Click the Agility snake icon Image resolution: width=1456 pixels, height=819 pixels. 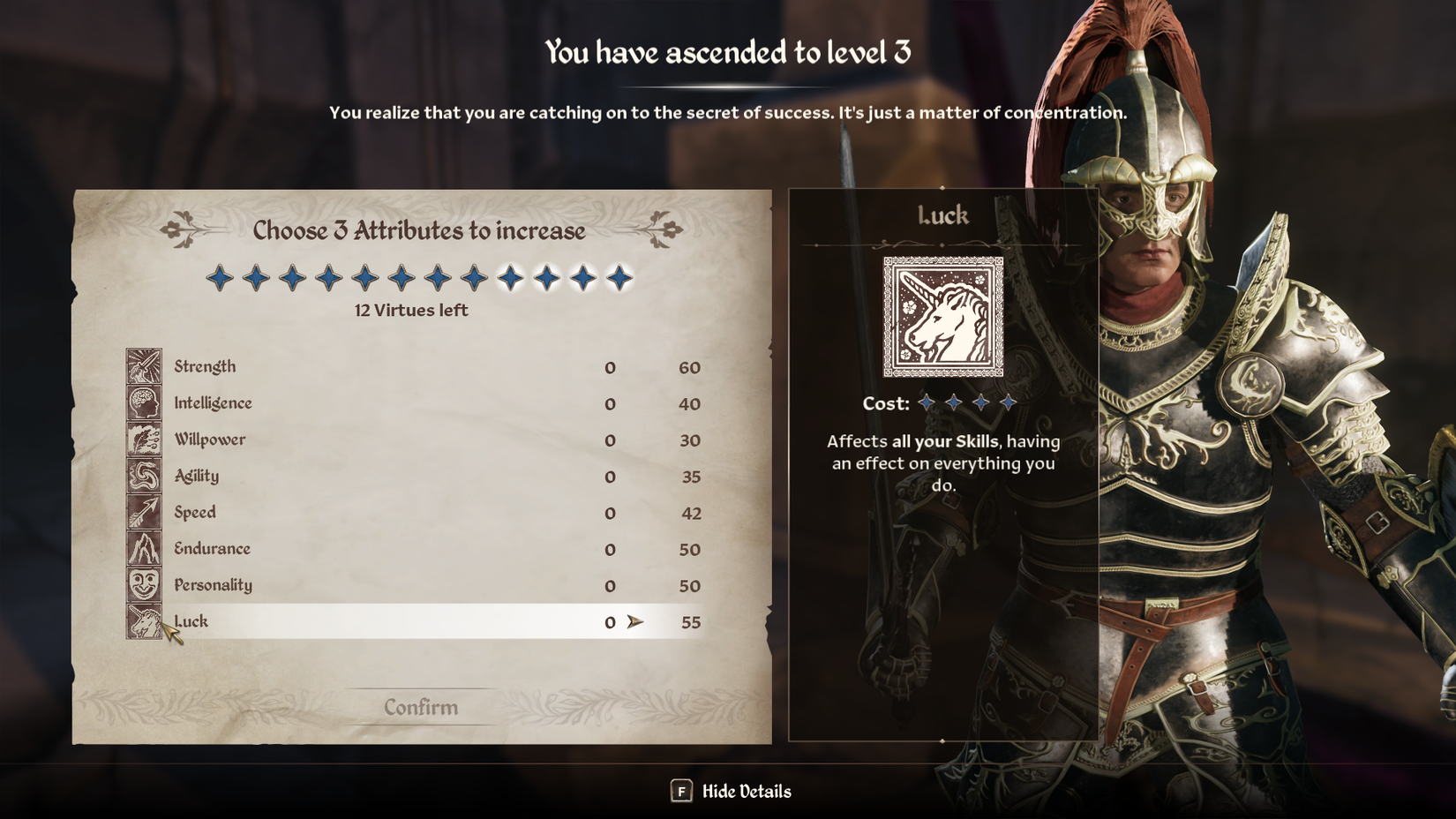tap(144, 475)
